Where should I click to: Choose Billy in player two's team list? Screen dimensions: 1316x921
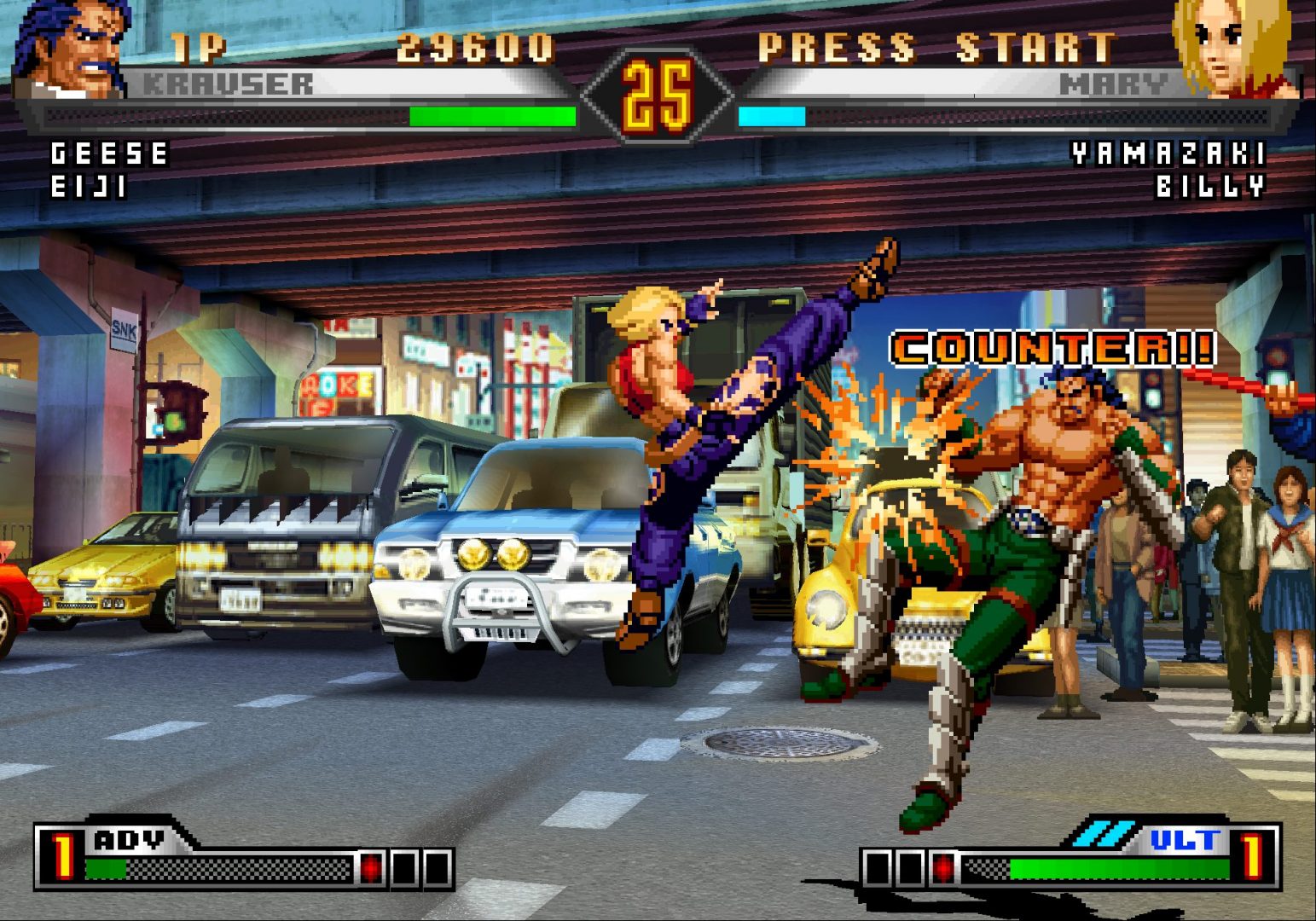point(1209,187)
